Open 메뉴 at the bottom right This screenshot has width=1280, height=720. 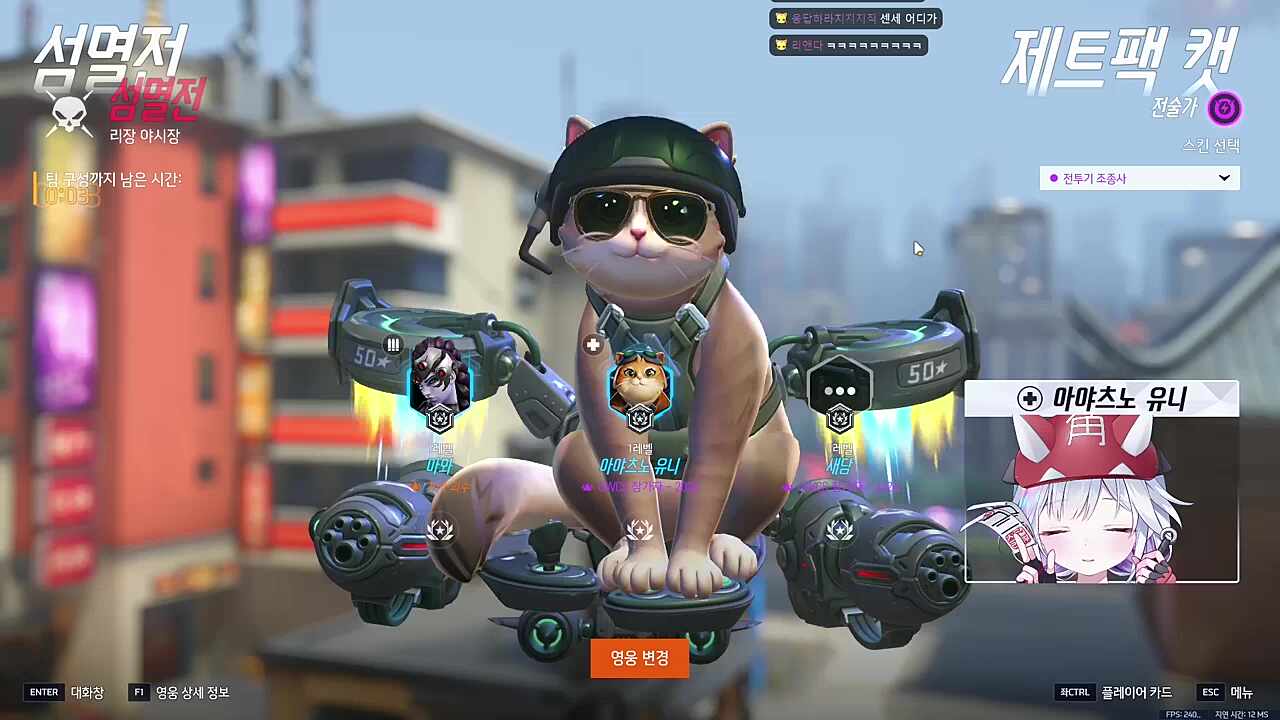pos(1243,692)
